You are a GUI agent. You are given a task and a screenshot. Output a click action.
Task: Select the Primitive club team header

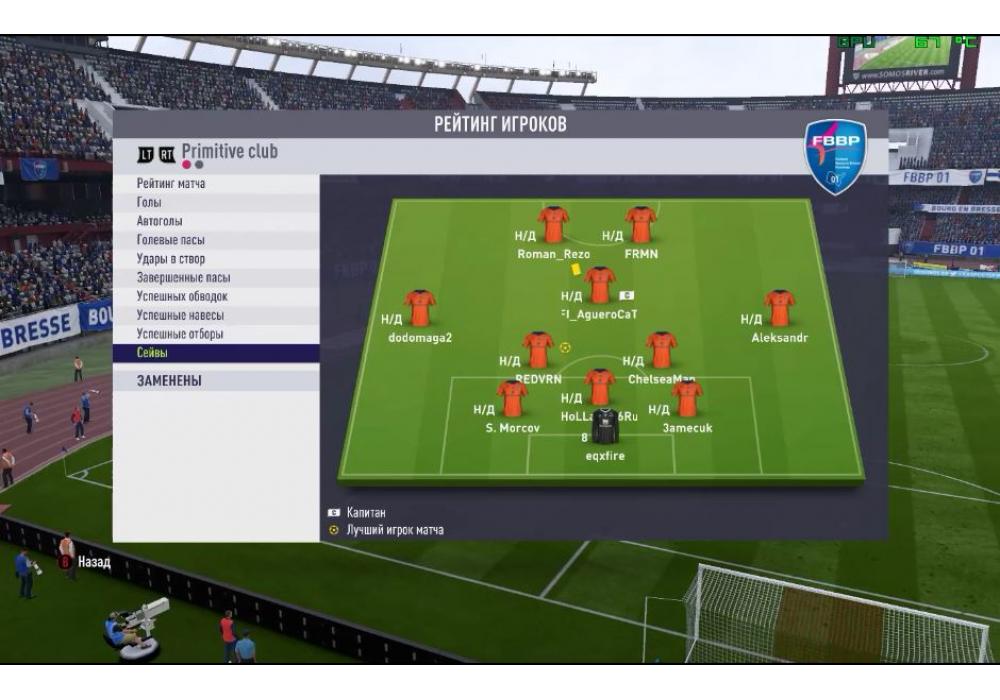[229, 152]
